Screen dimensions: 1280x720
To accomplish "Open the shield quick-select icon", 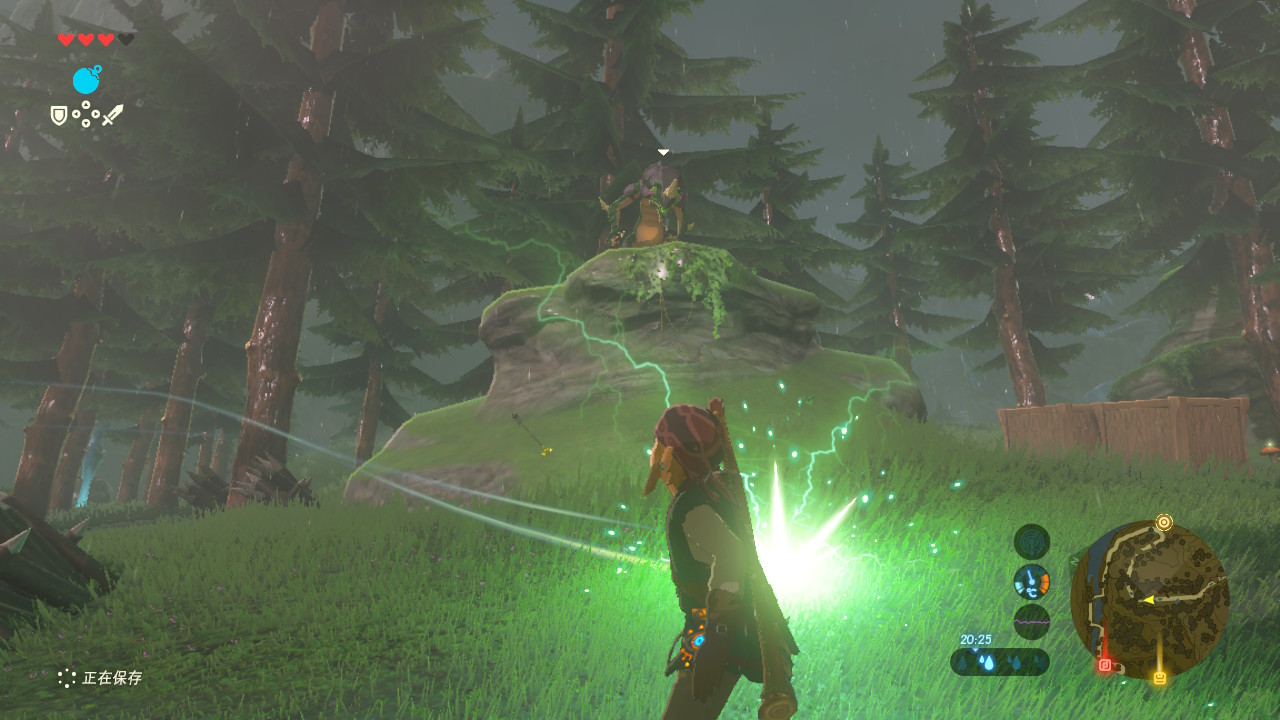I will (59, 116).
